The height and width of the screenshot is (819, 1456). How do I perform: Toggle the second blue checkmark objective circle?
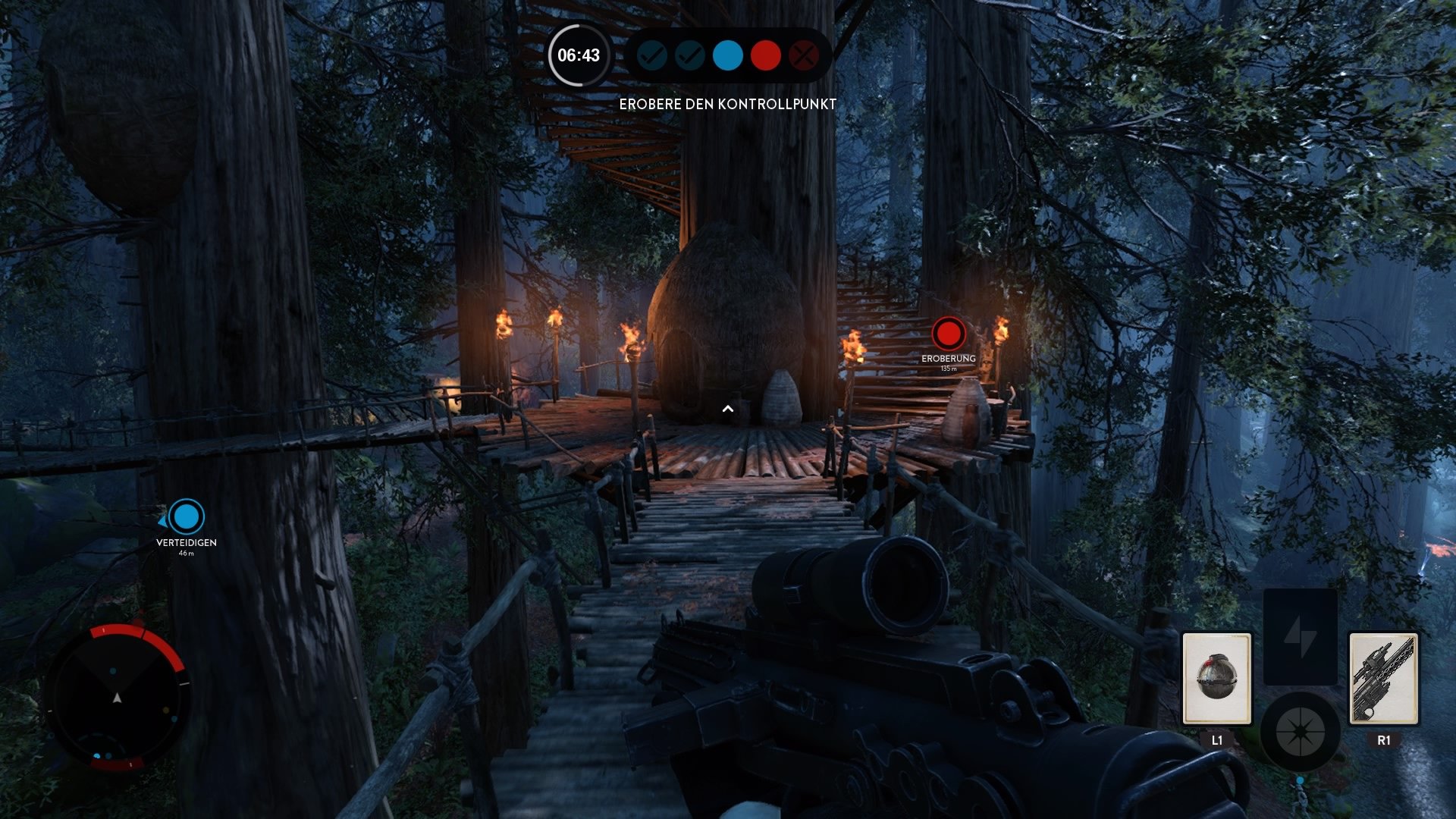[x=689, y=55]
